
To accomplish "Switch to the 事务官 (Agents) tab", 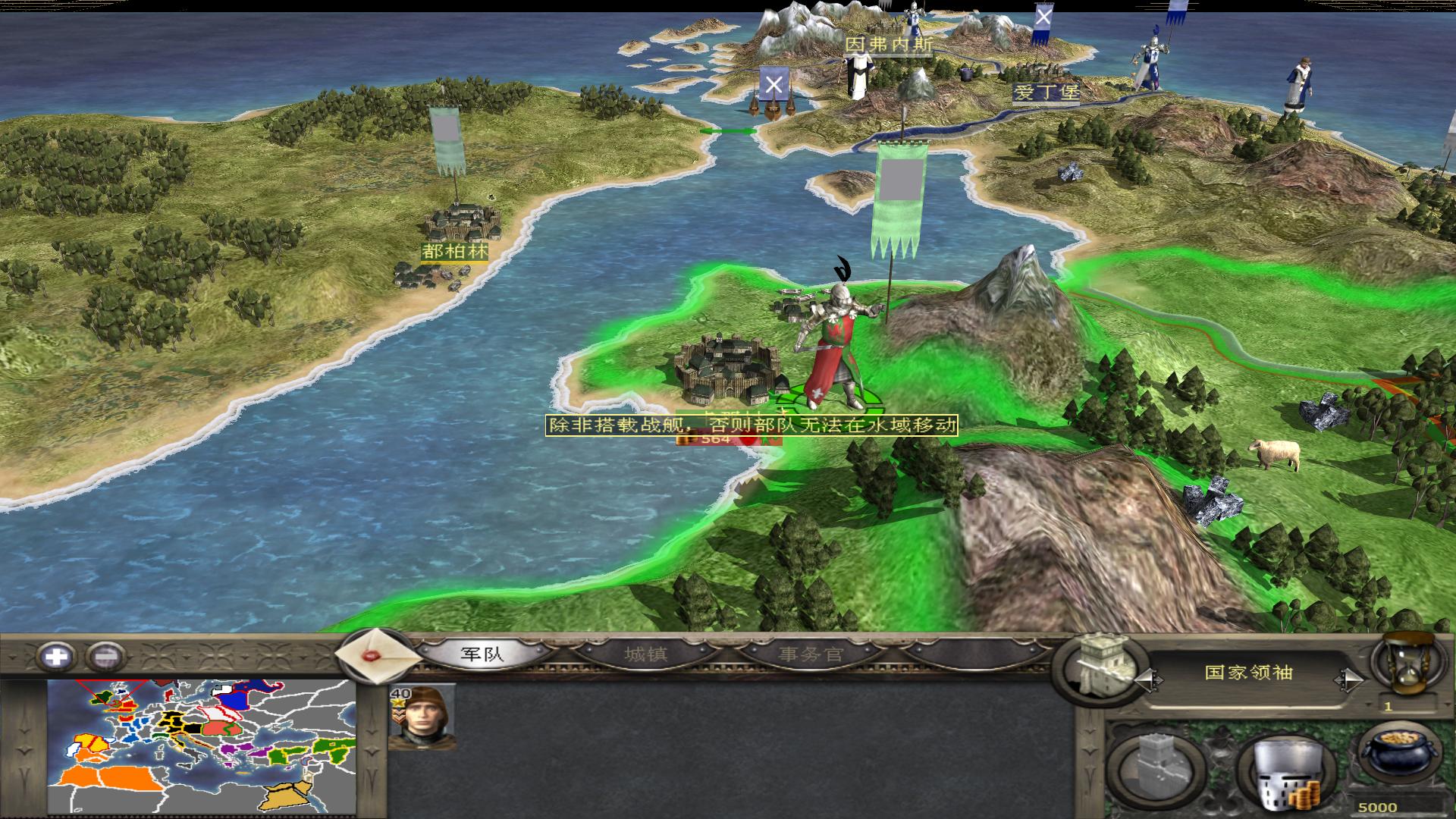I will point(811,654).
